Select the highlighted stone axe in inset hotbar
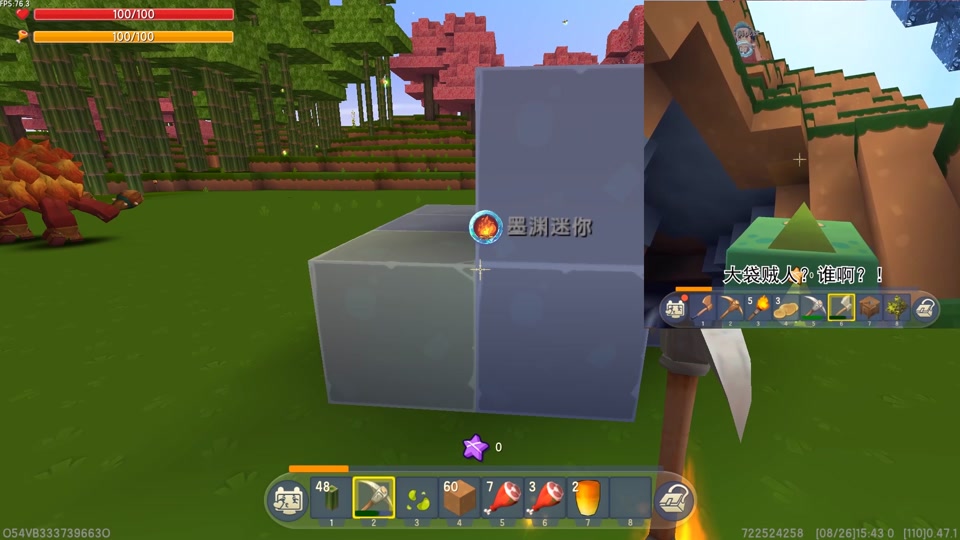 (x=841, y=308)
